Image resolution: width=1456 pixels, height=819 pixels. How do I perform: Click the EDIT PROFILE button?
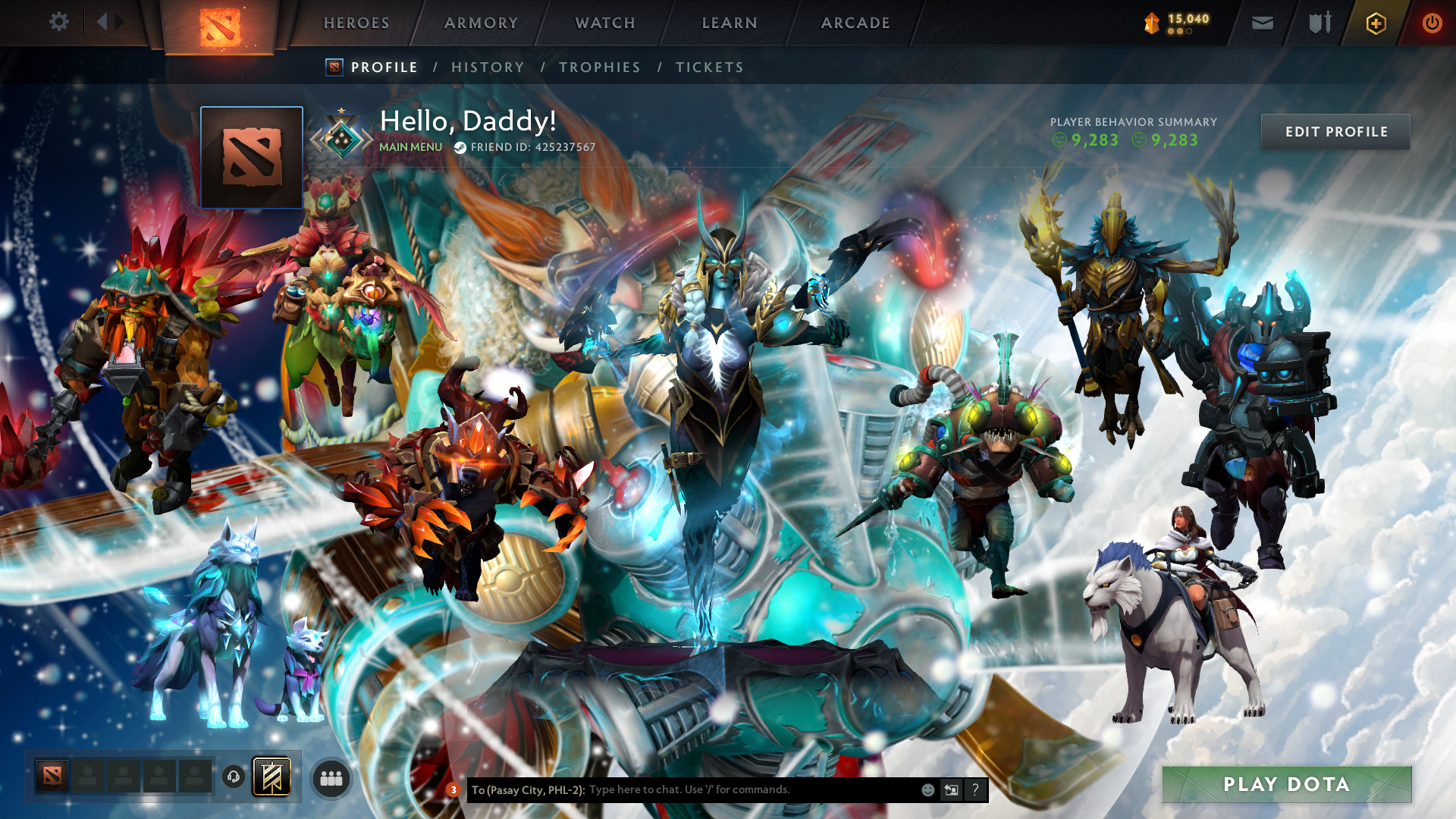pos(1335,132)
